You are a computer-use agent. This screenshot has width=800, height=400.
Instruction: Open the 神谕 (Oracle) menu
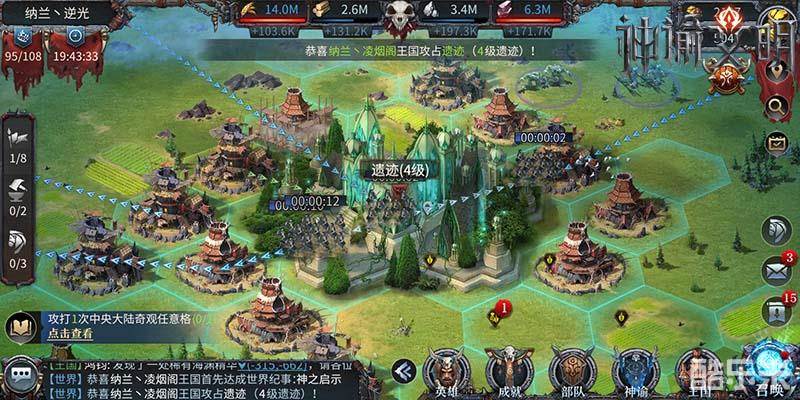click(x=634, y=366)
